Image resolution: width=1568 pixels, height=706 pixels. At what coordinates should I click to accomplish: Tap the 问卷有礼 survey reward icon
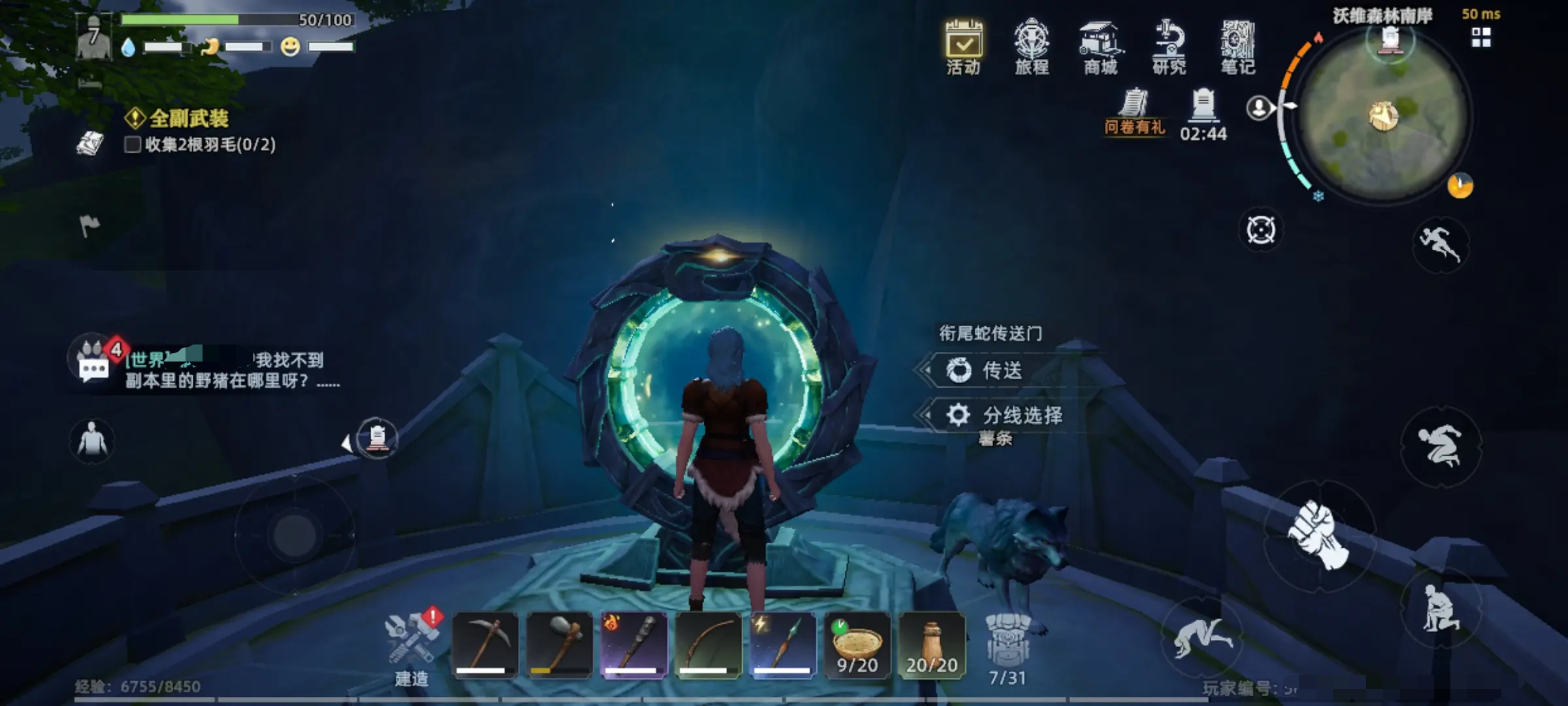(1134, 111)
